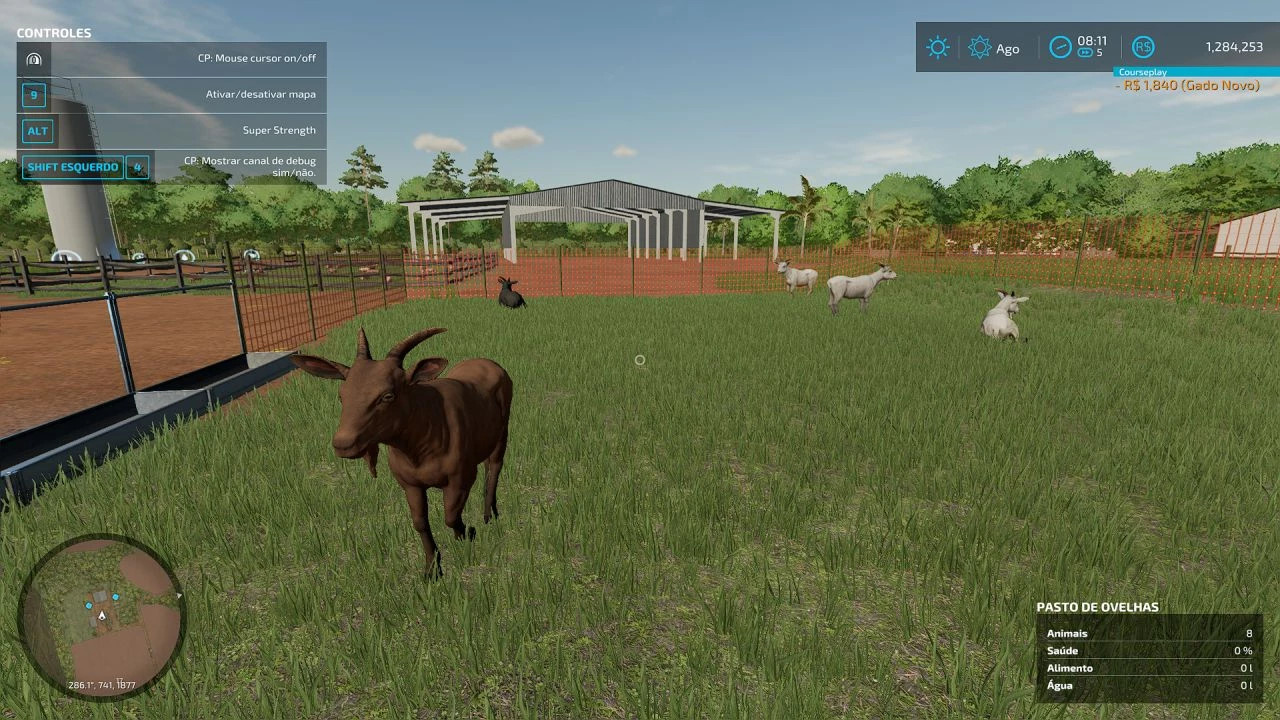
Task: Expand the PASTO DE OVELHAS info panel
Action: coord(1097,606)
